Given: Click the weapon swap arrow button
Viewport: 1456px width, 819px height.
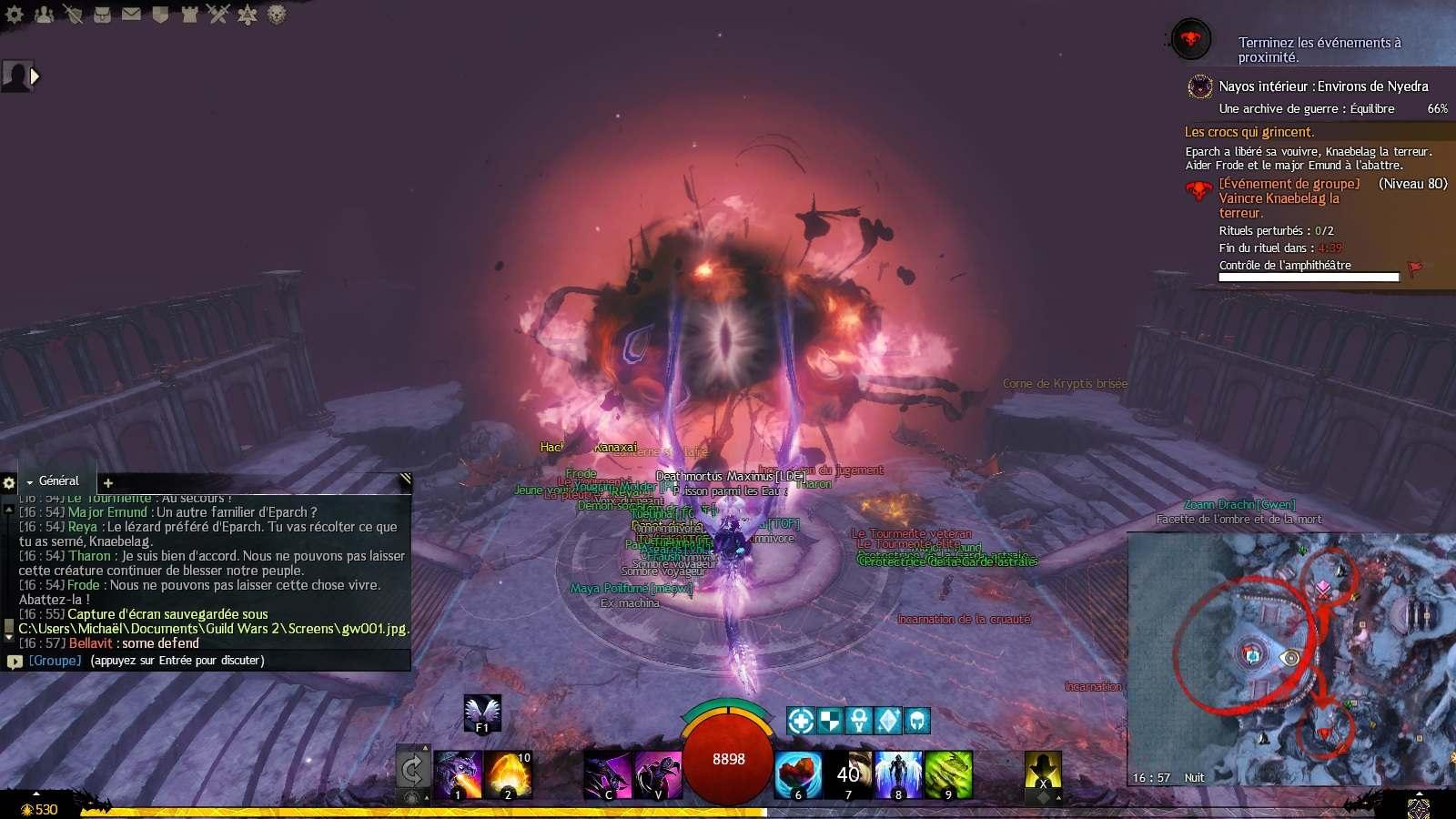Looking at the screenshot, I should coord(412,771).
